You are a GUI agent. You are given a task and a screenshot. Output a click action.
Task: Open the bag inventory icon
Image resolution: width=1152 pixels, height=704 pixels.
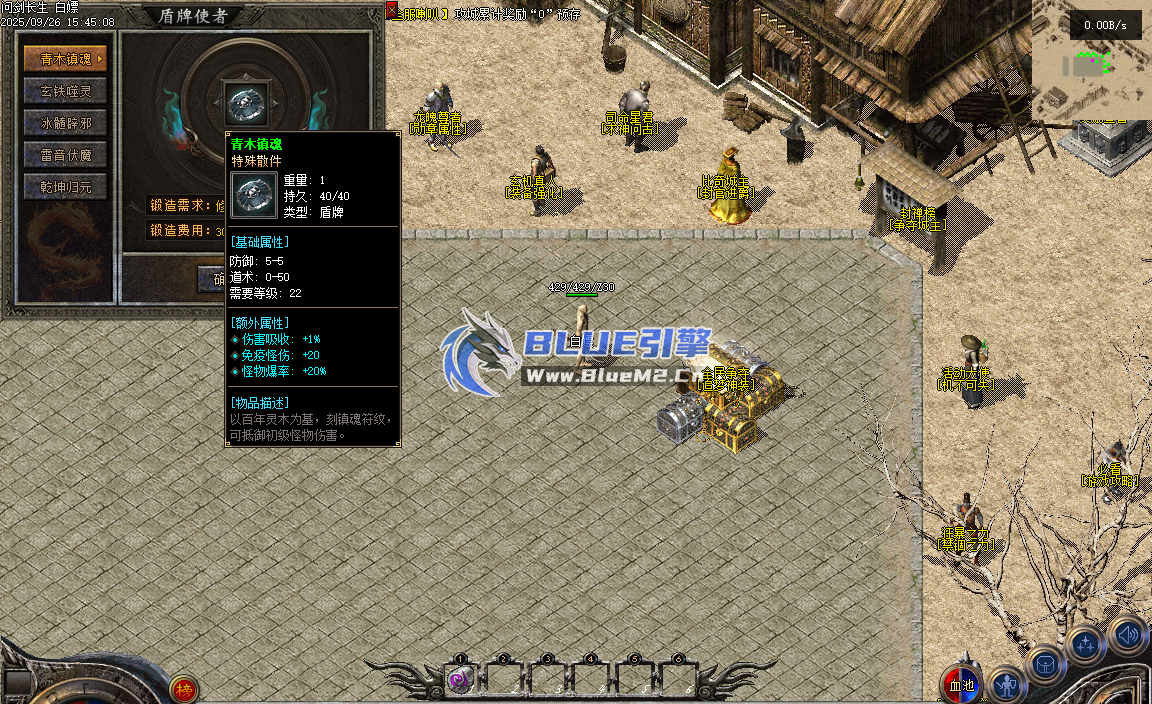(1047, 665)
